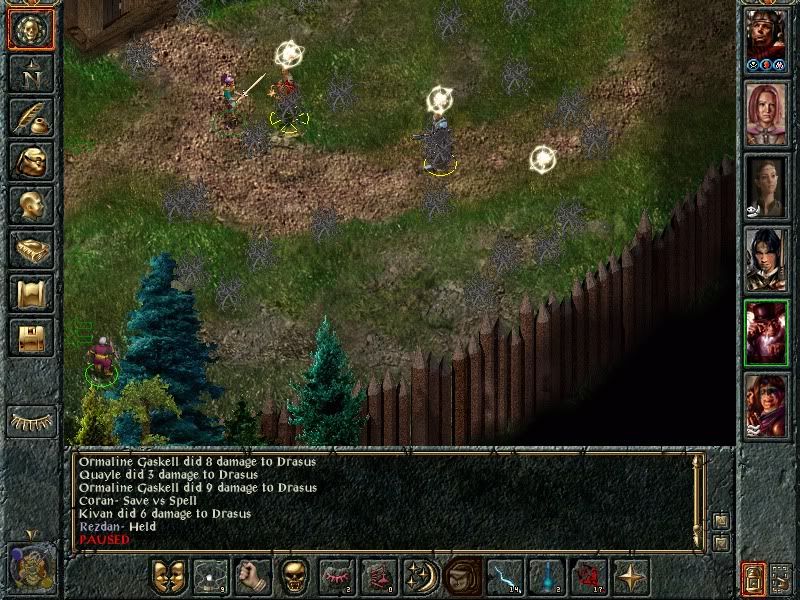The height and width of the screenshot is (600, 800).
Task: Cast the lightning bolt quick spell
Action: 504,577
